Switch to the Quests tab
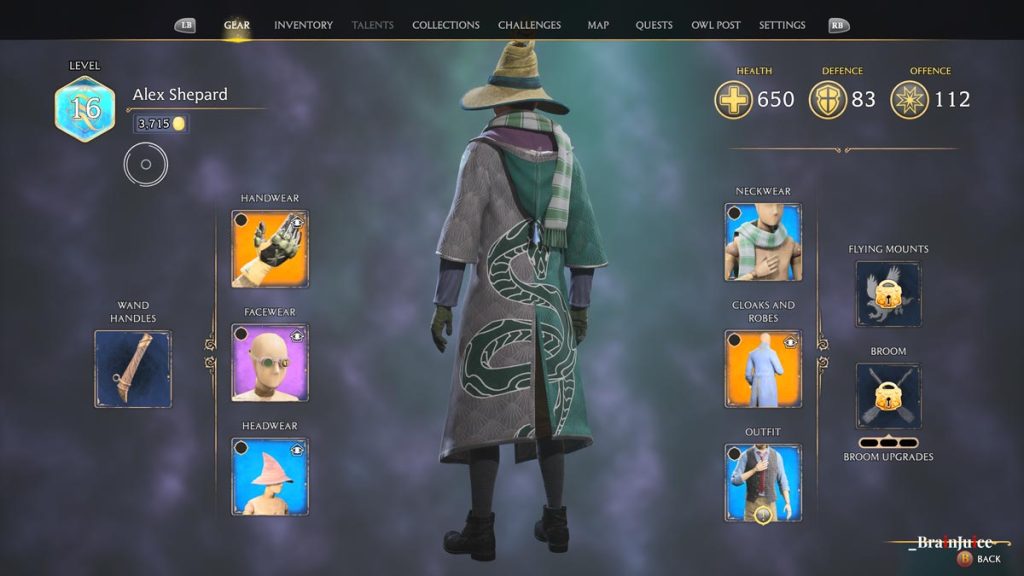Screen dimensions: 1024x576 654,25
